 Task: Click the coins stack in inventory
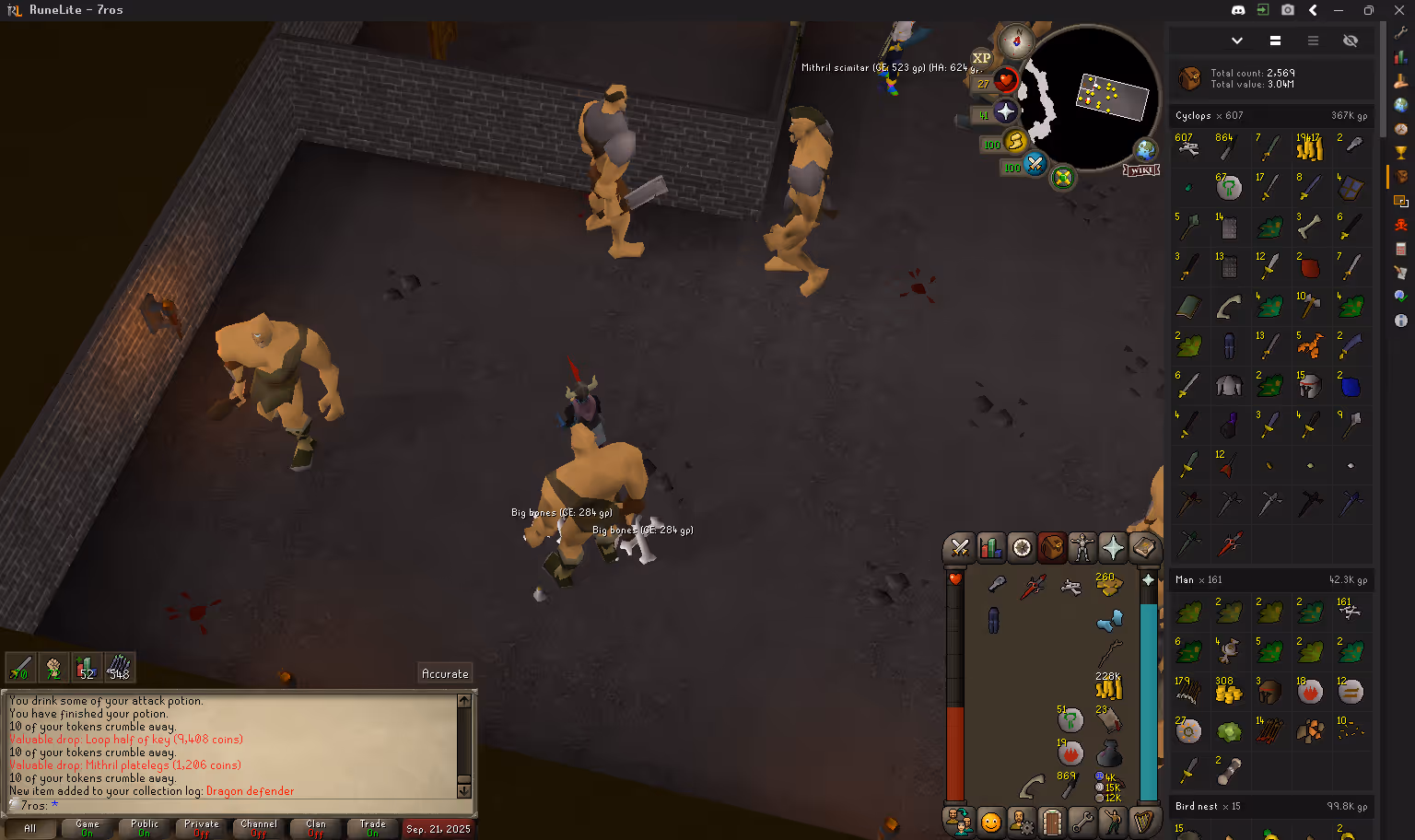point(1108,687)
